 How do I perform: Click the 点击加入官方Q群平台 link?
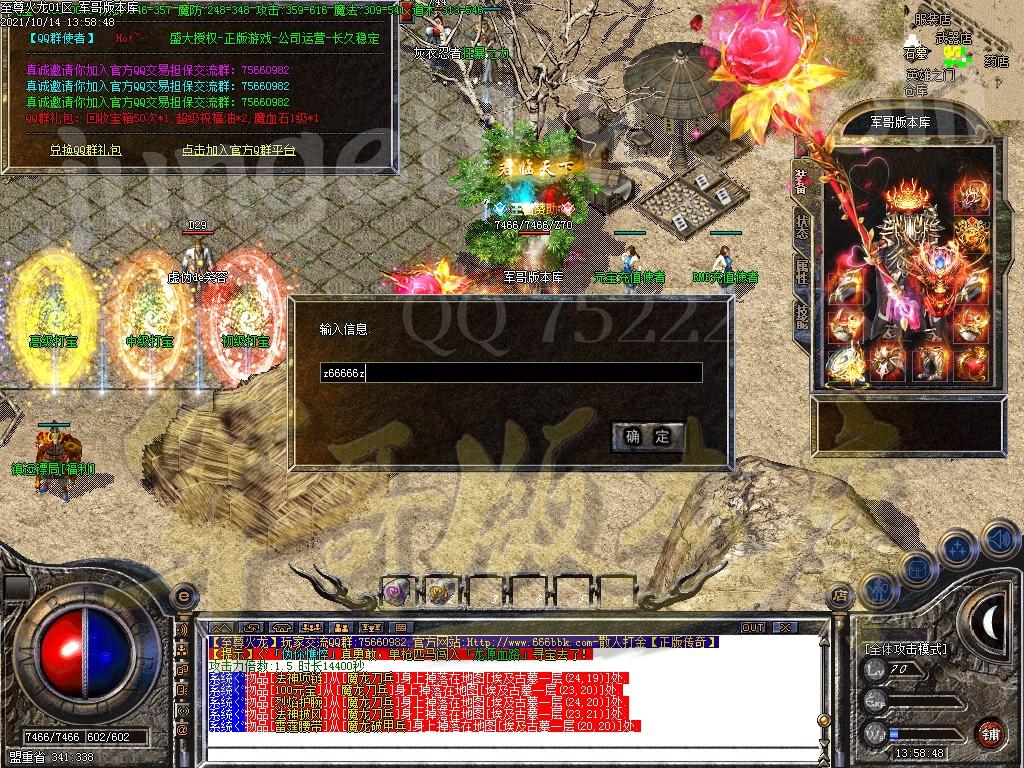238,150
